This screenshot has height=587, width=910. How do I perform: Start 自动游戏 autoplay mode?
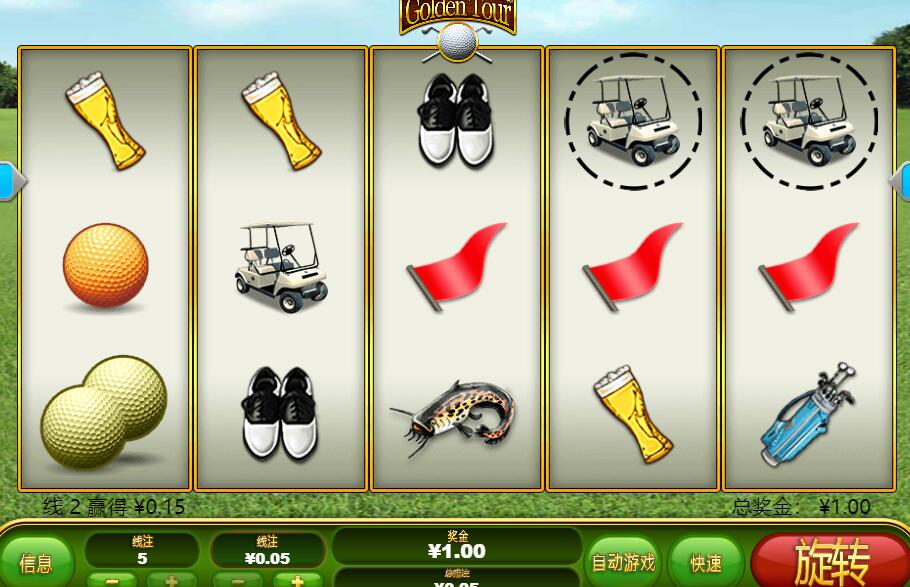[x=623, y=562]
